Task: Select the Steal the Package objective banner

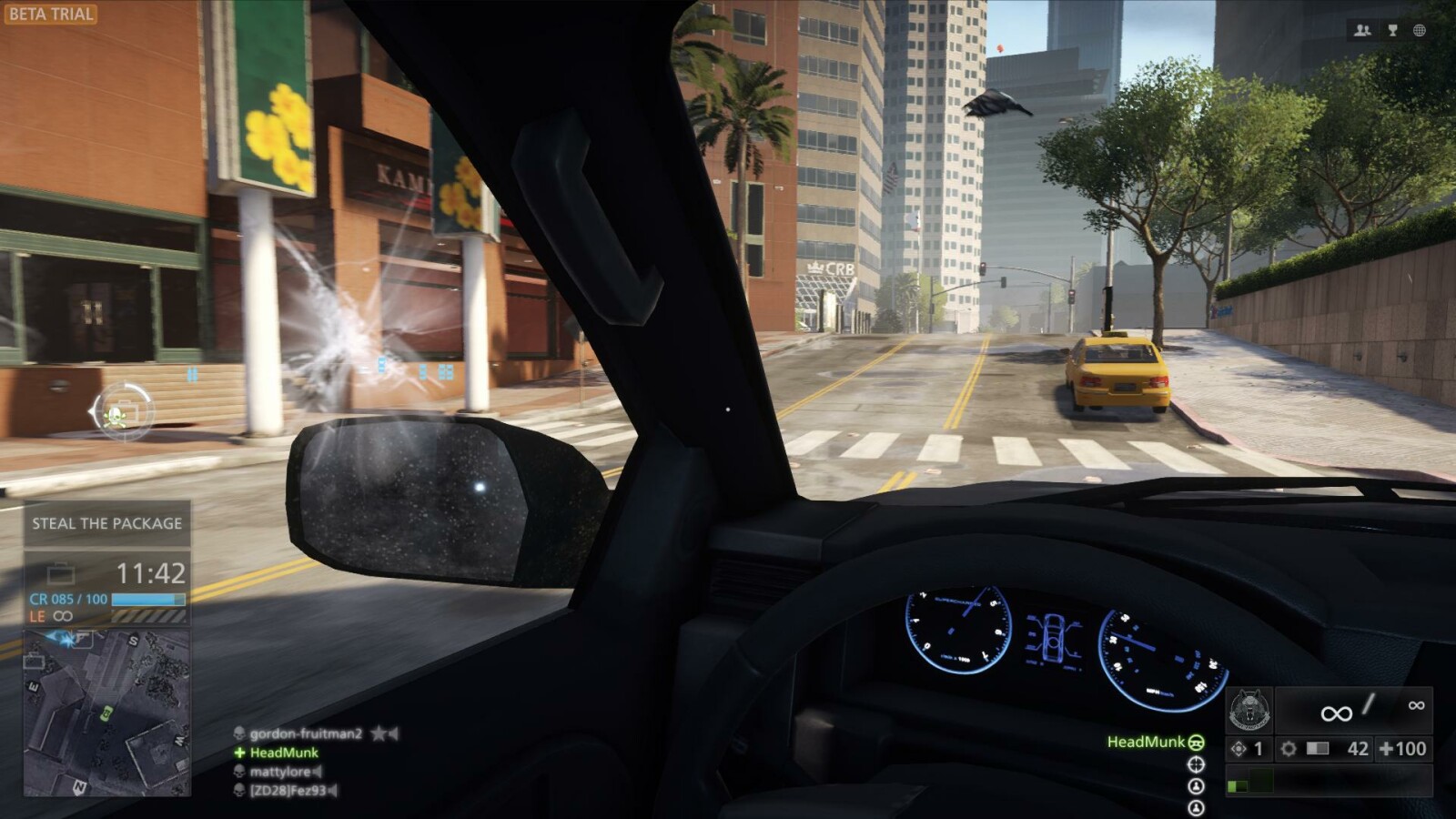Action: click(x=106, y=523)
